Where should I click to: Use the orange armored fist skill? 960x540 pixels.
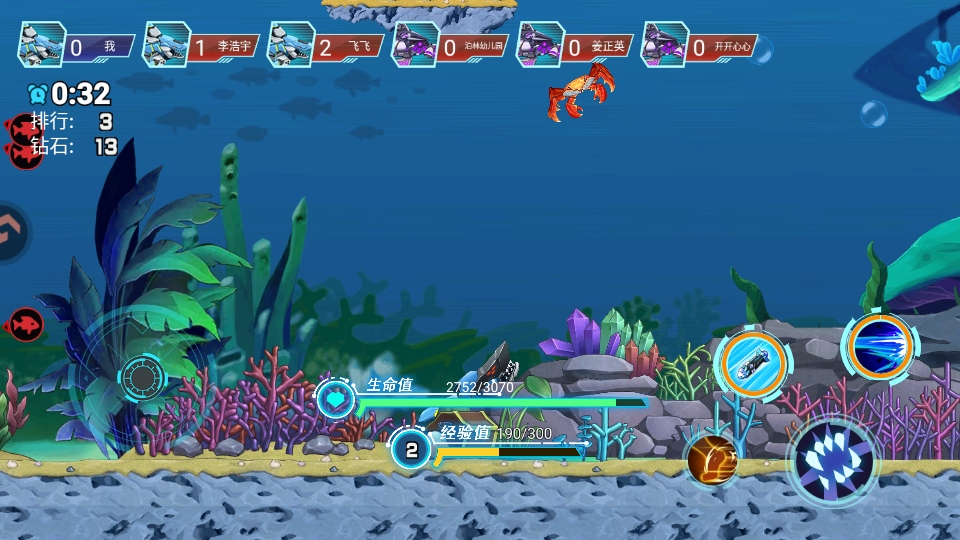tap(712, 459)
